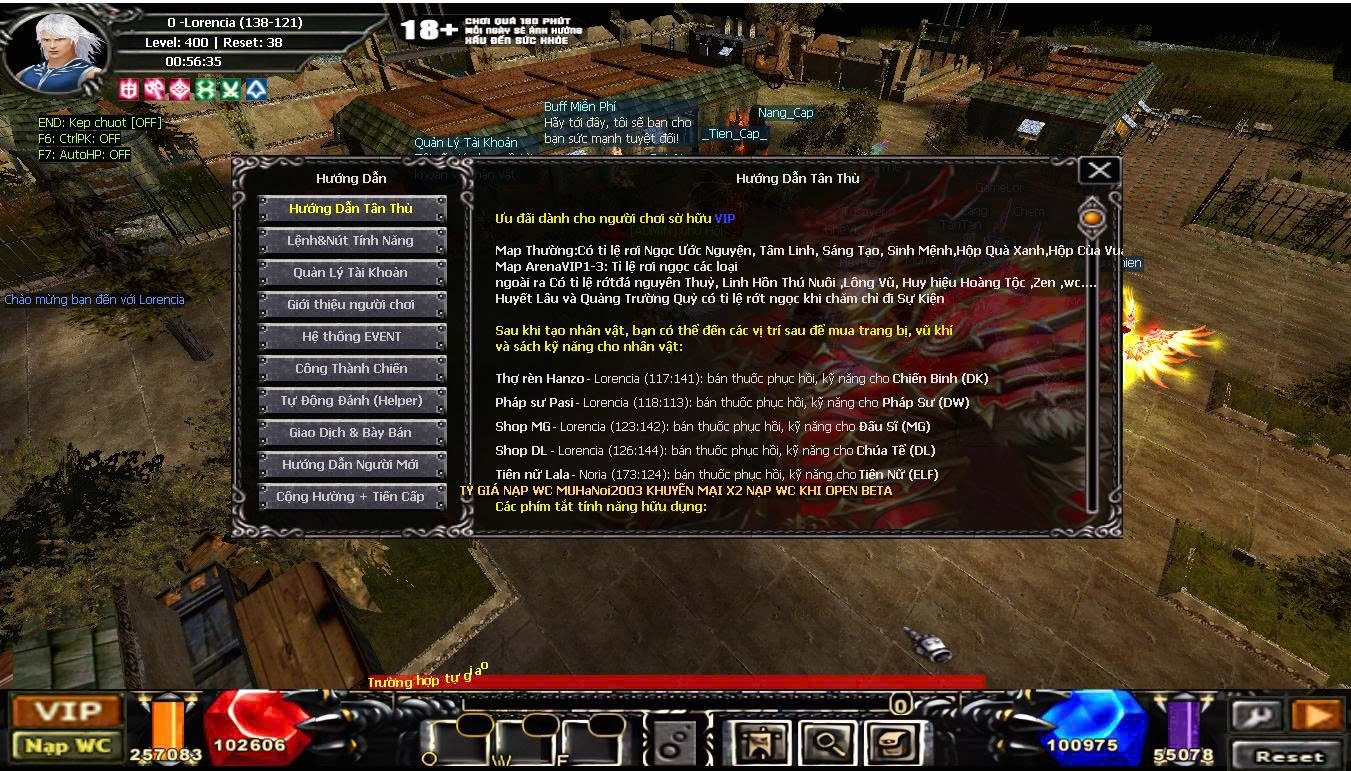Choose the Hệ thống EVENT entry
This screenshot has width=1351, height=771.
[x=351, y=337]
